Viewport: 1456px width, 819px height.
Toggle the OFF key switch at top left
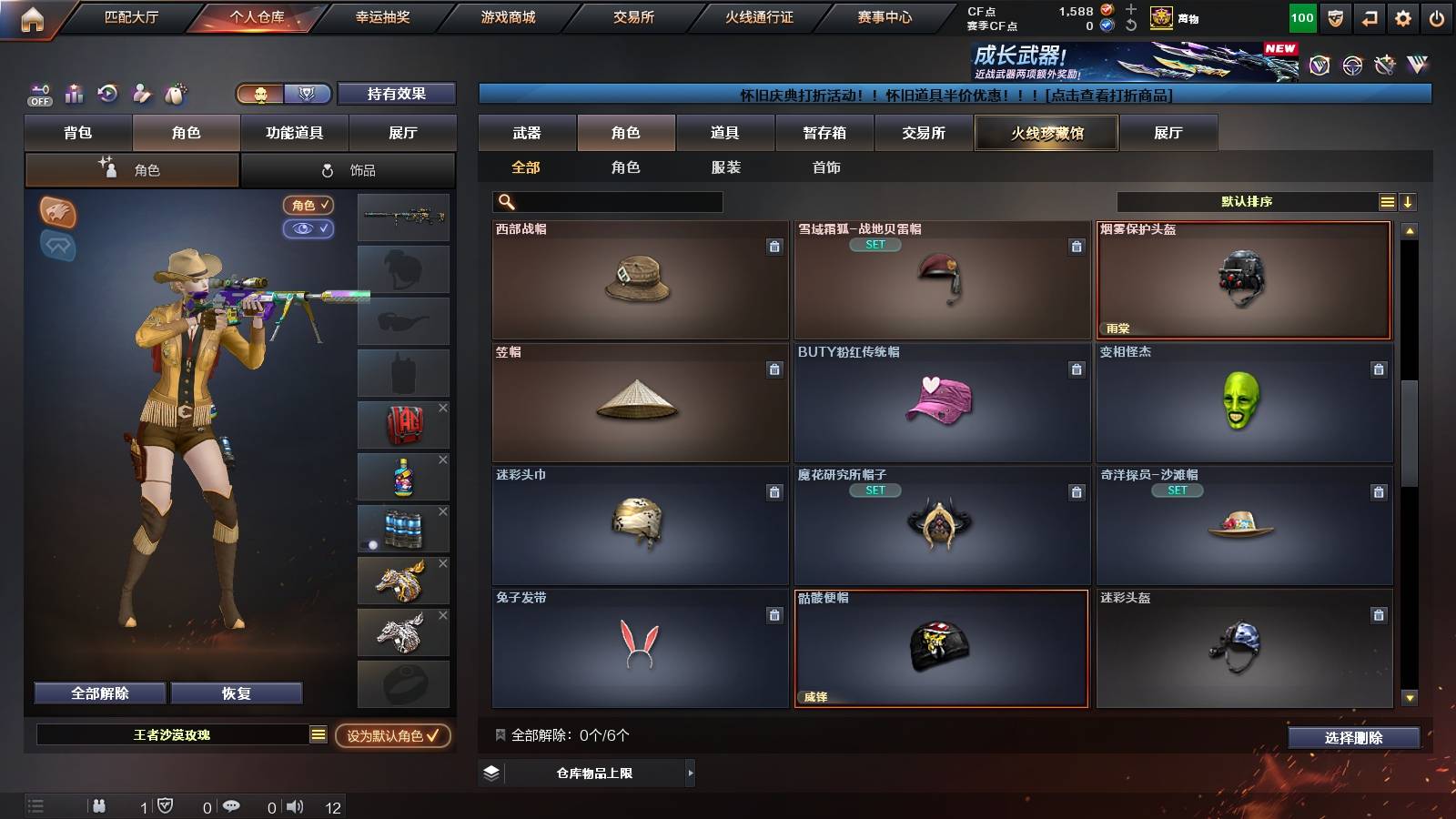point(38,94)
